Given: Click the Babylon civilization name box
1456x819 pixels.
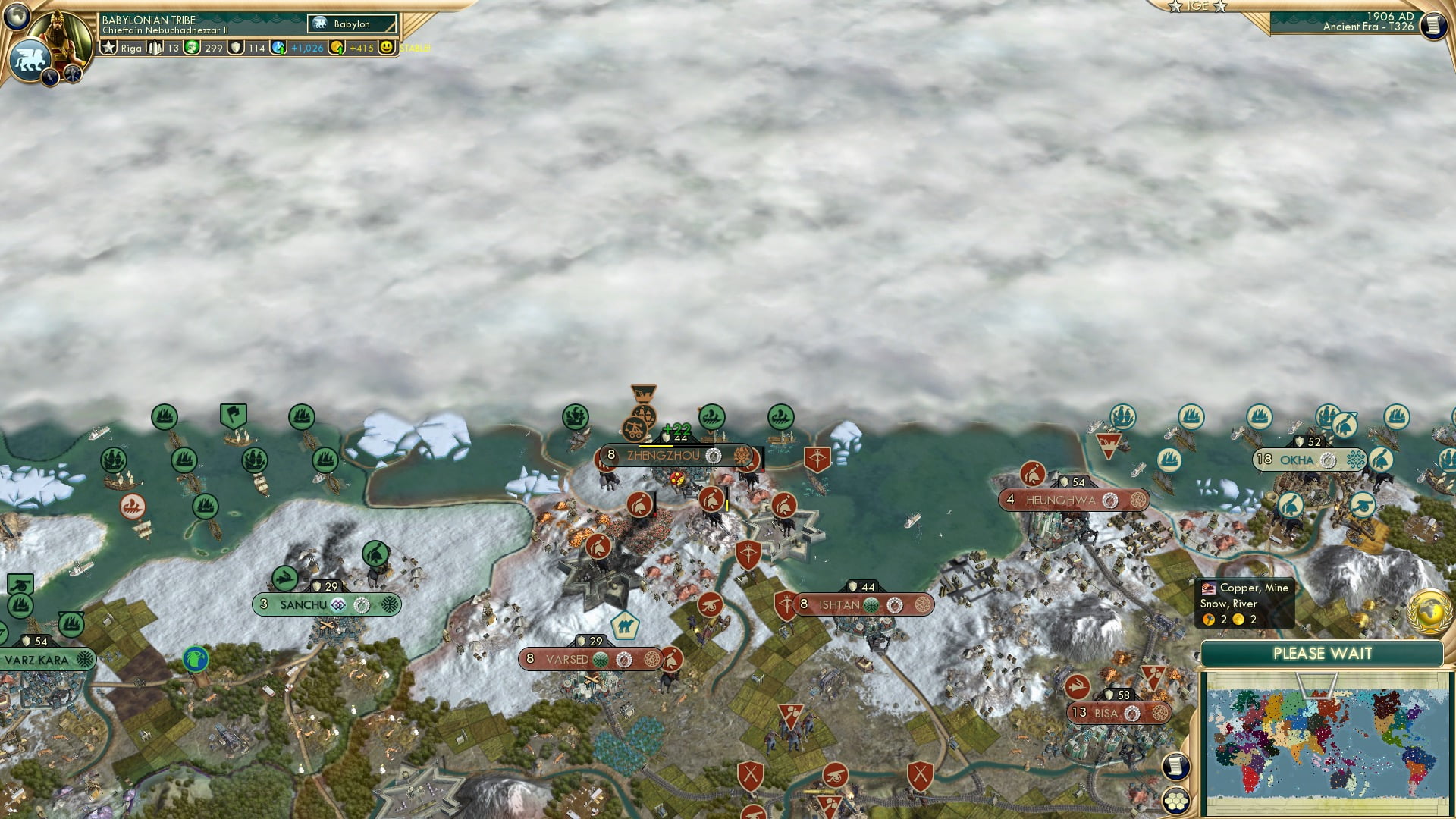Looking at the screenshot, I should pos(353,24).
